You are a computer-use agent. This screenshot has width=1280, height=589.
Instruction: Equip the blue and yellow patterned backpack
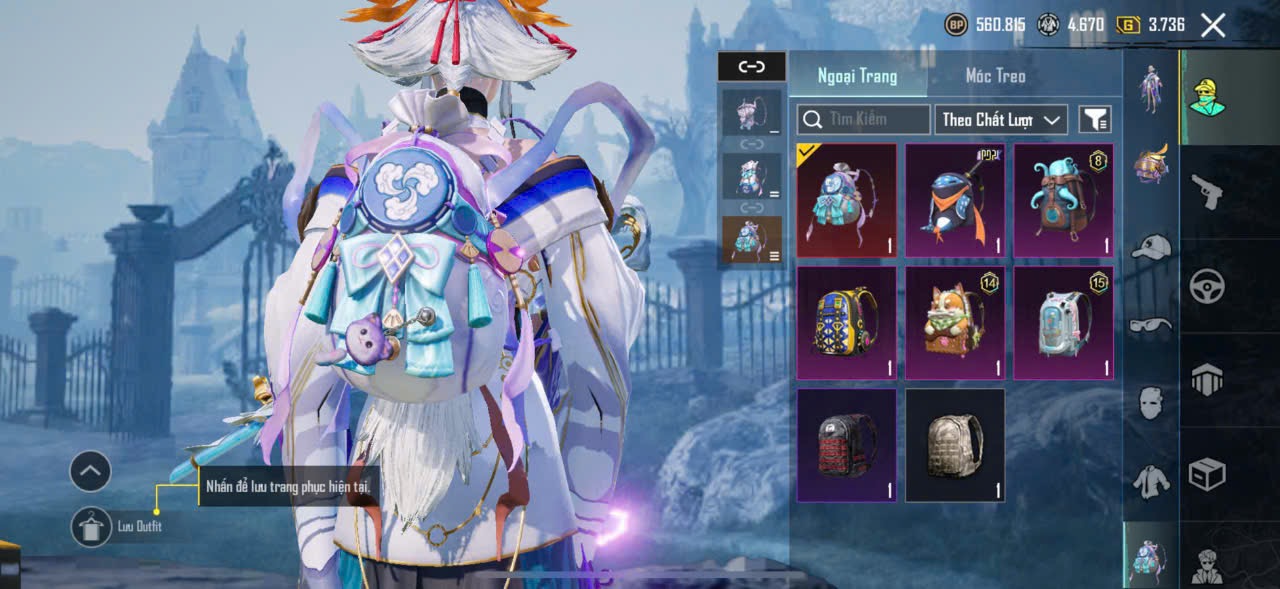pos(846,323)
